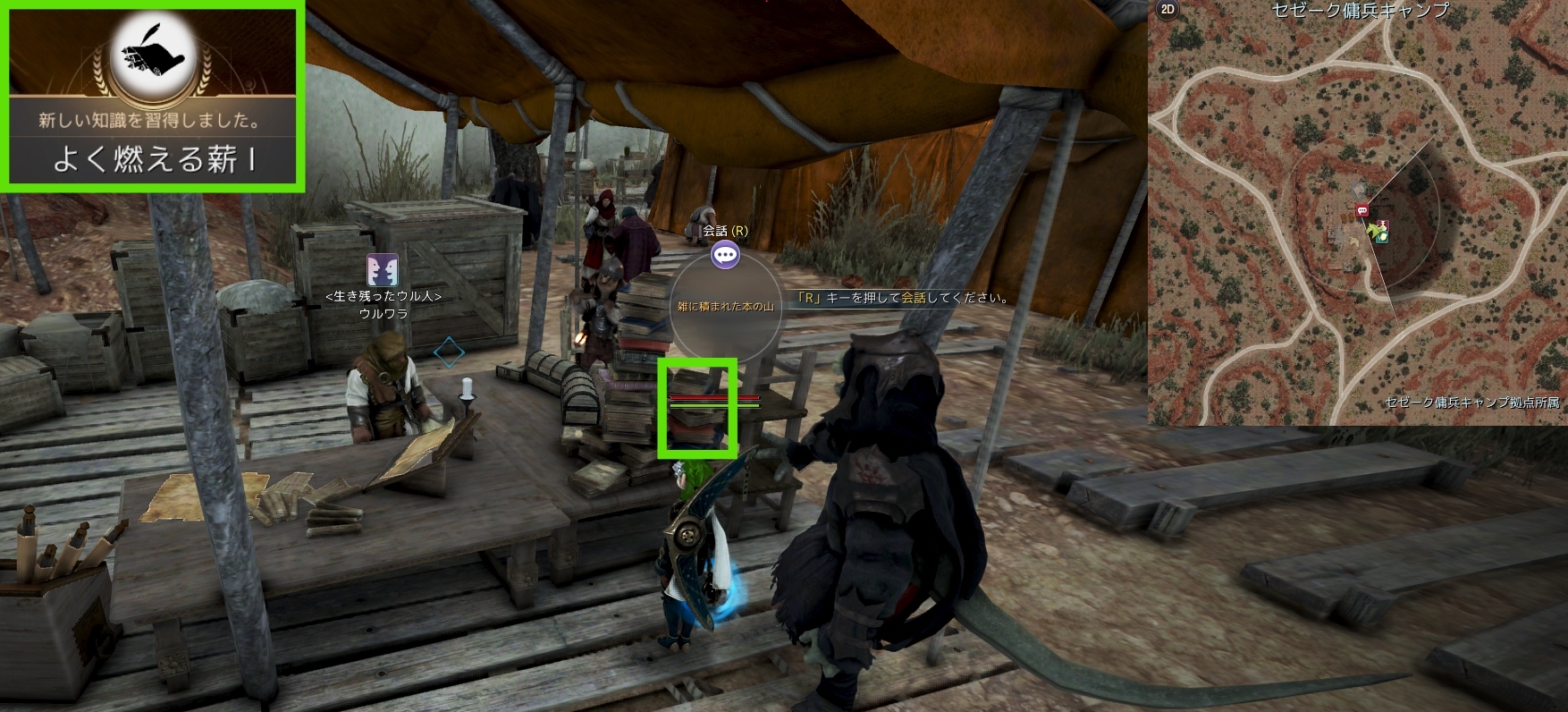Open the new knowledge notification popup
Image resolution: width=1568 pixels, height=712 pixels.
[152, 97]
